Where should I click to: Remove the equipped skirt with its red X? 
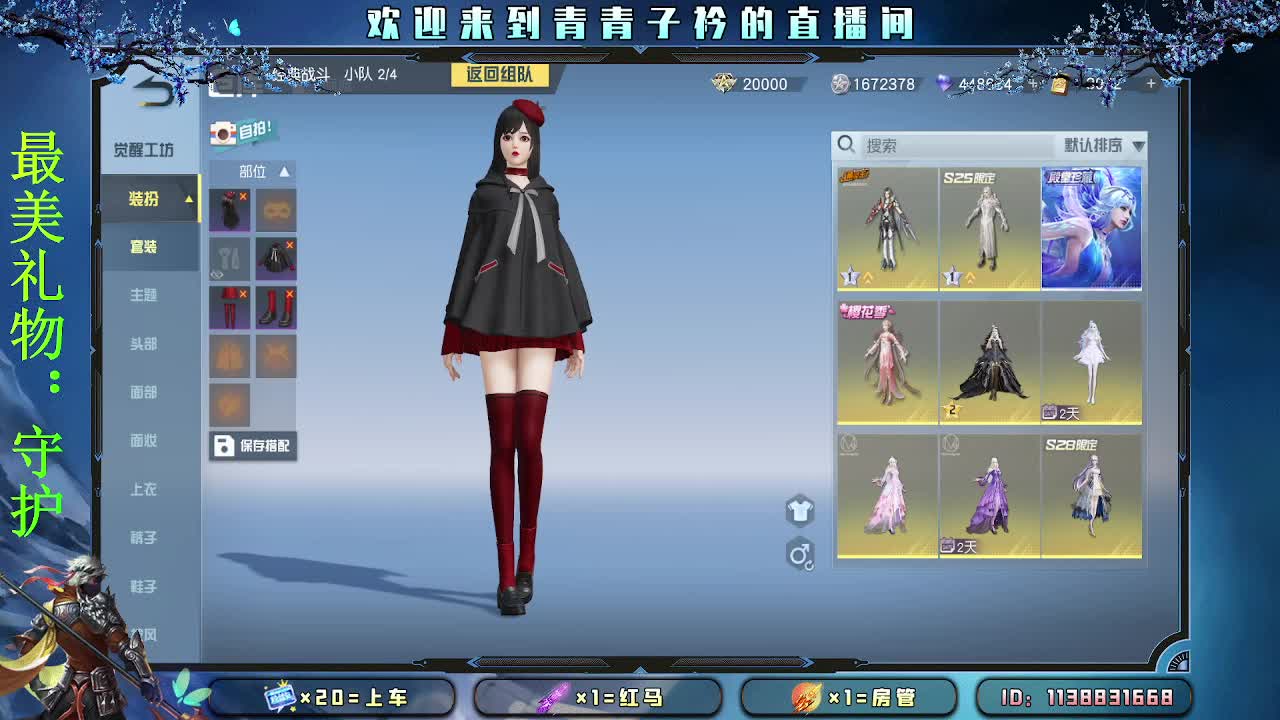(242, 294)
